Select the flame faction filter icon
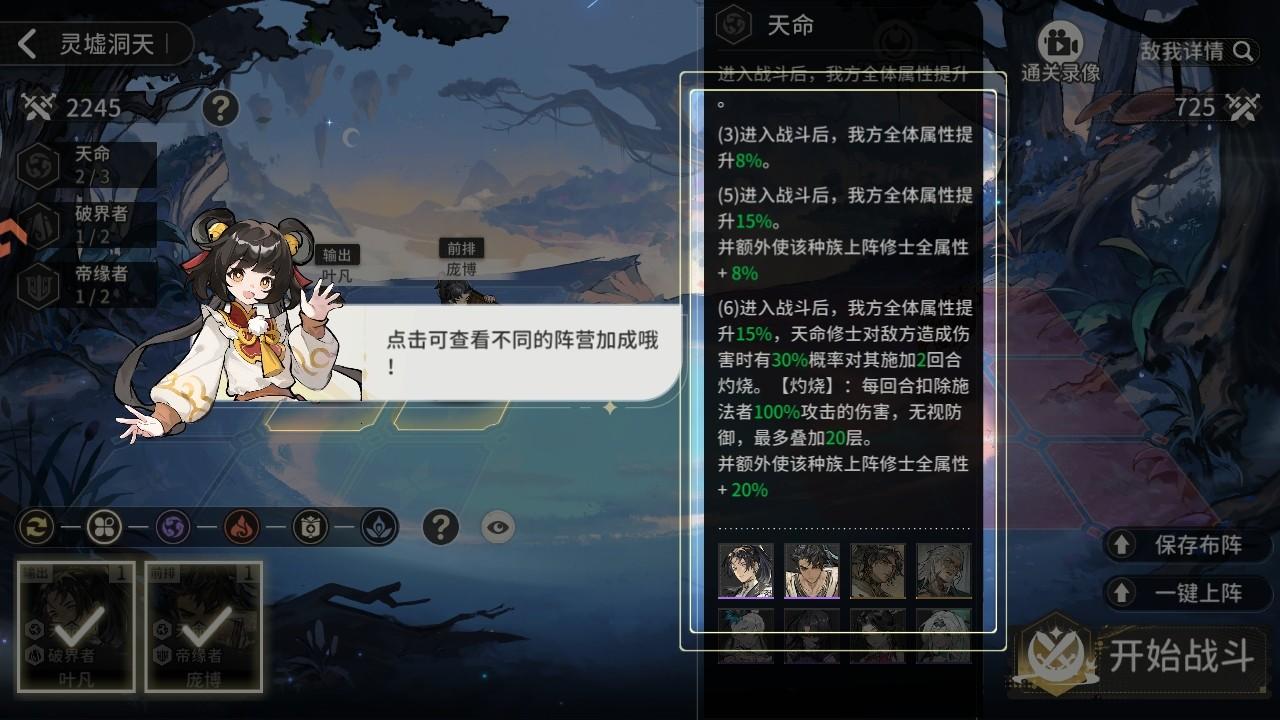This screenshot has height=720, width=1280. click(242, 528)
